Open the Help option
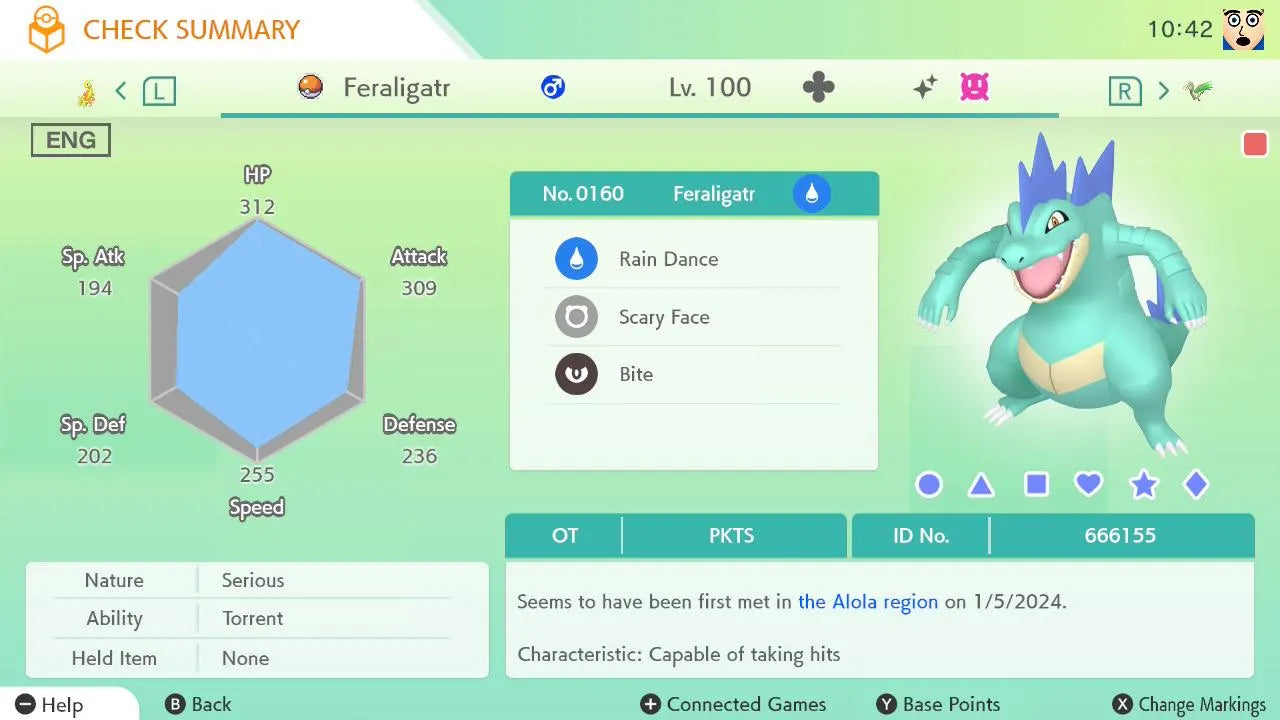The height and width of the screenshot is (720, 1280). pos(50,705)
